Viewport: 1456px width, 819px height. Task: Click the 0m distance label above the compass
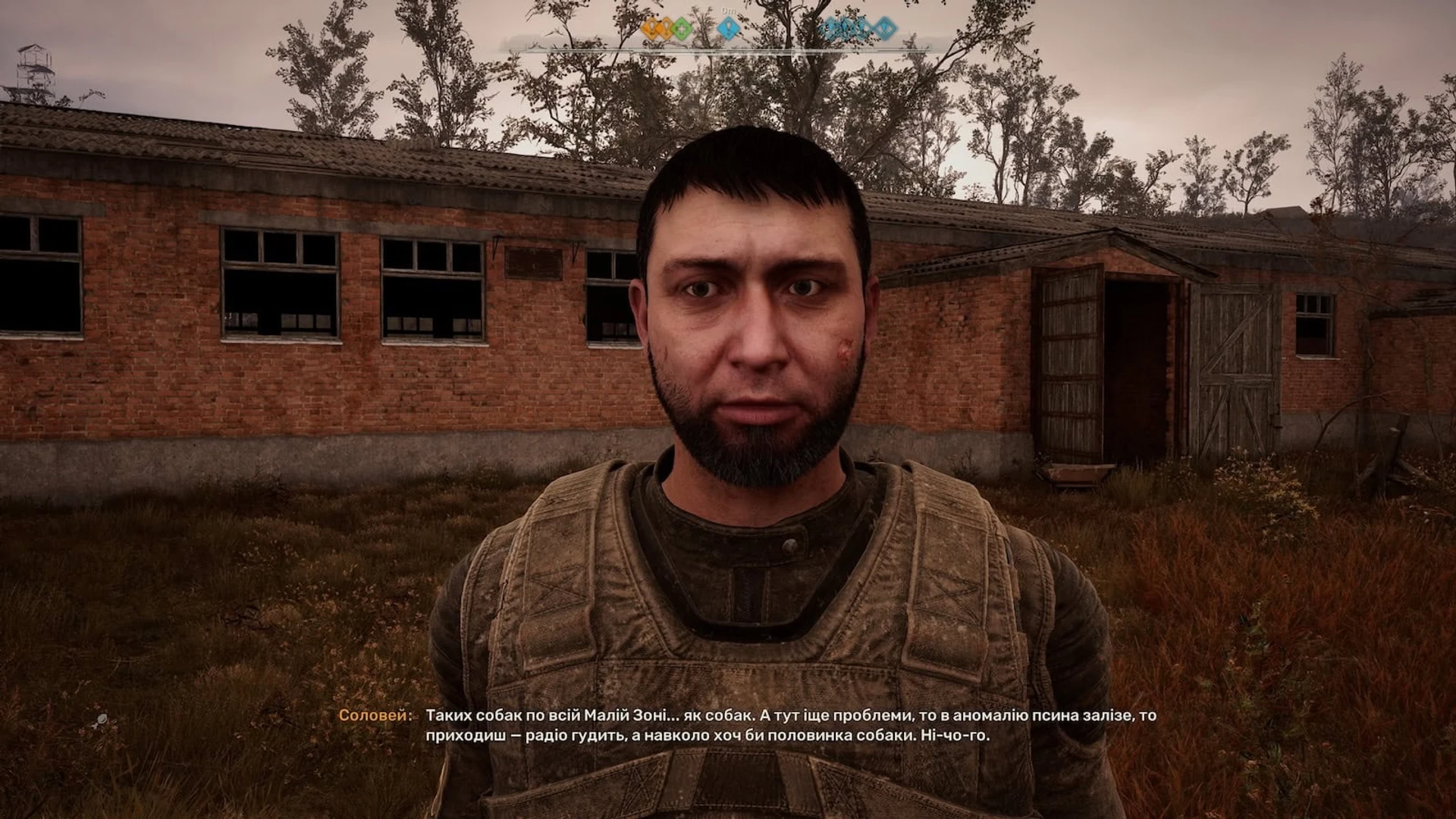[x=728, y=11]
